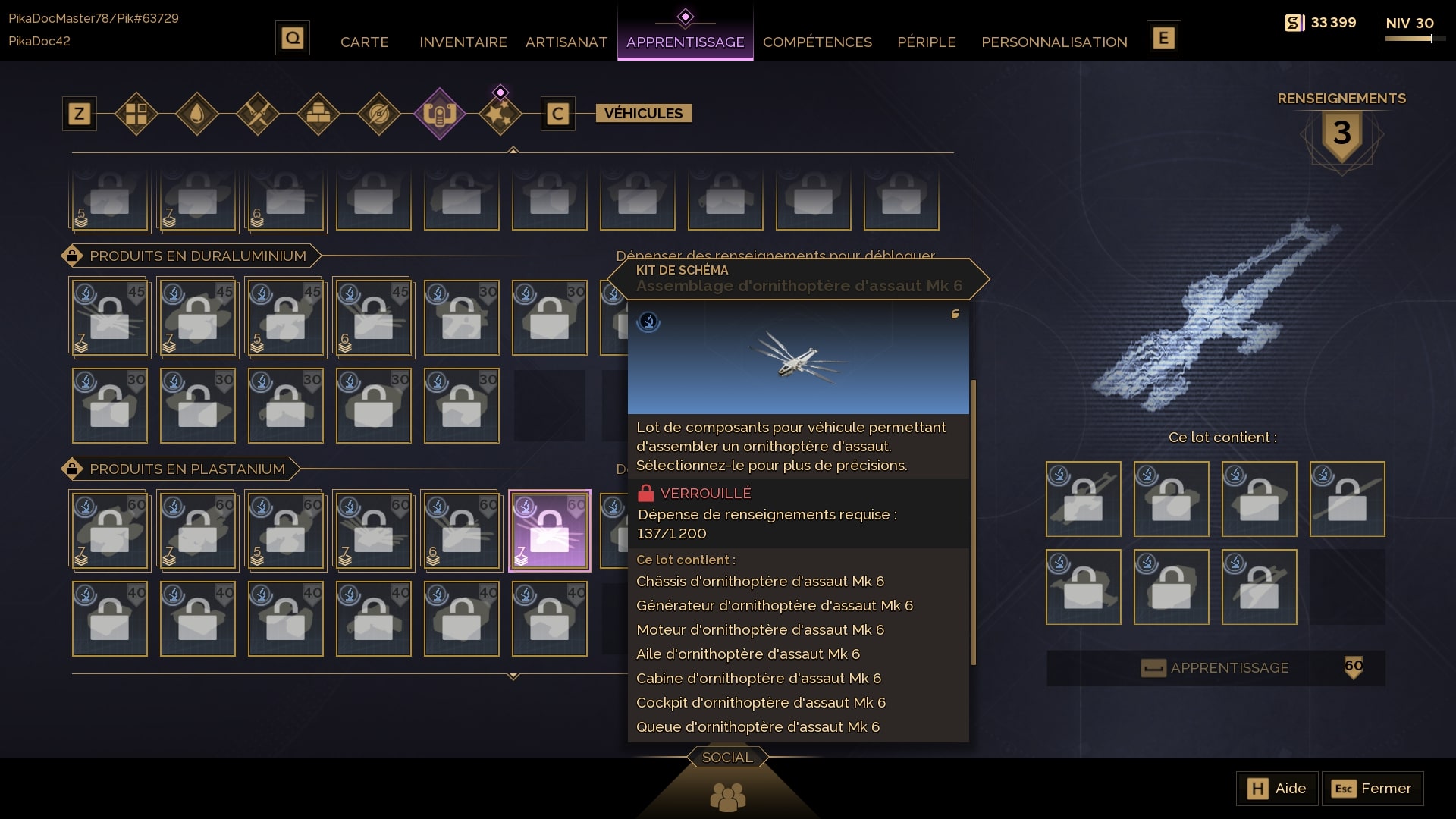Choose the stacked bricks category icon
The image size is (1456, 819).
(318, 114)
